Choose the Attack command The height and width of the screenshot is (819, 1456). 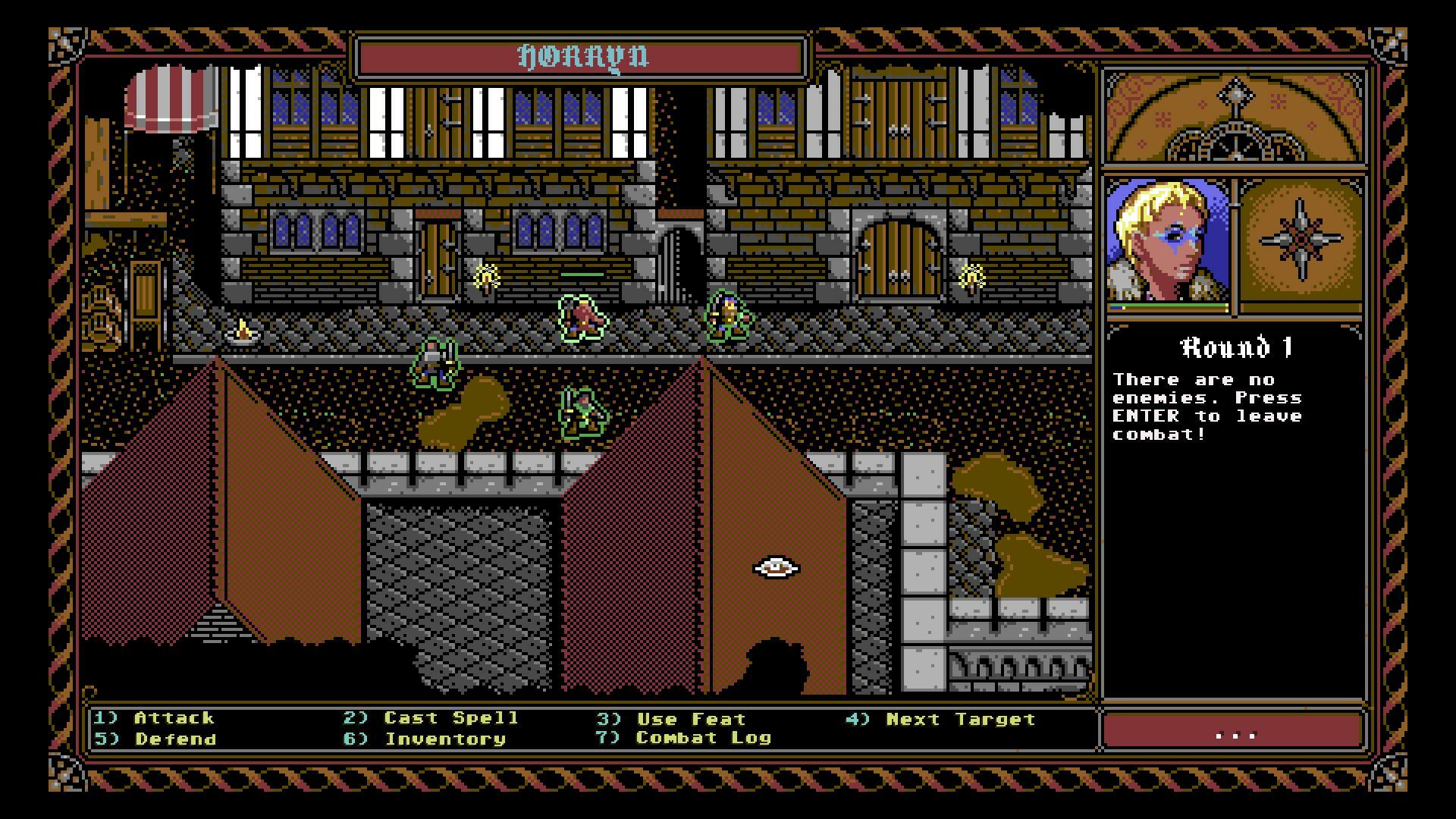point(173,718)
